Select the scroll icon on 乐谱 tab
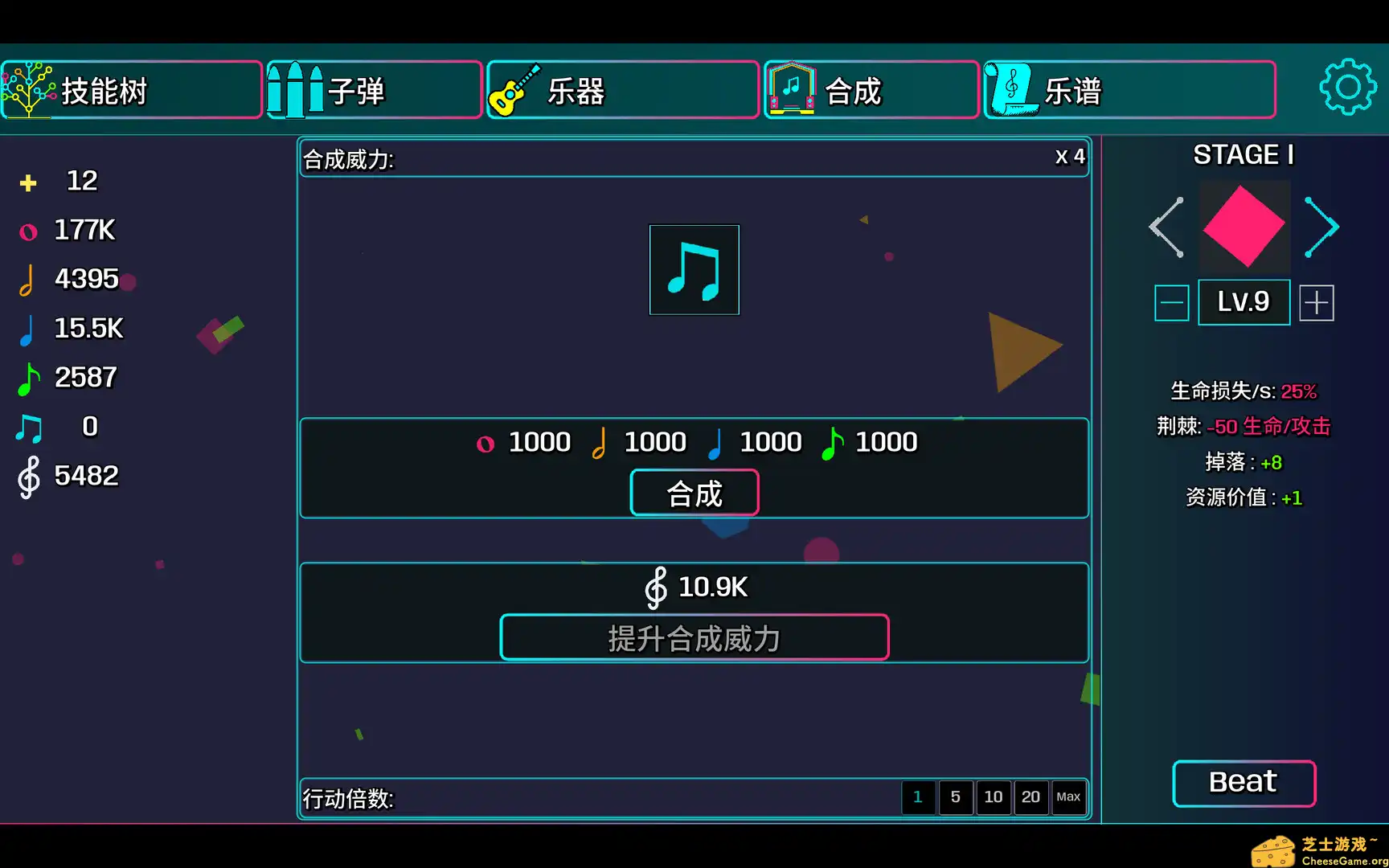The width and height of the screenshot is (1389, 868). tap(1013, 90)
